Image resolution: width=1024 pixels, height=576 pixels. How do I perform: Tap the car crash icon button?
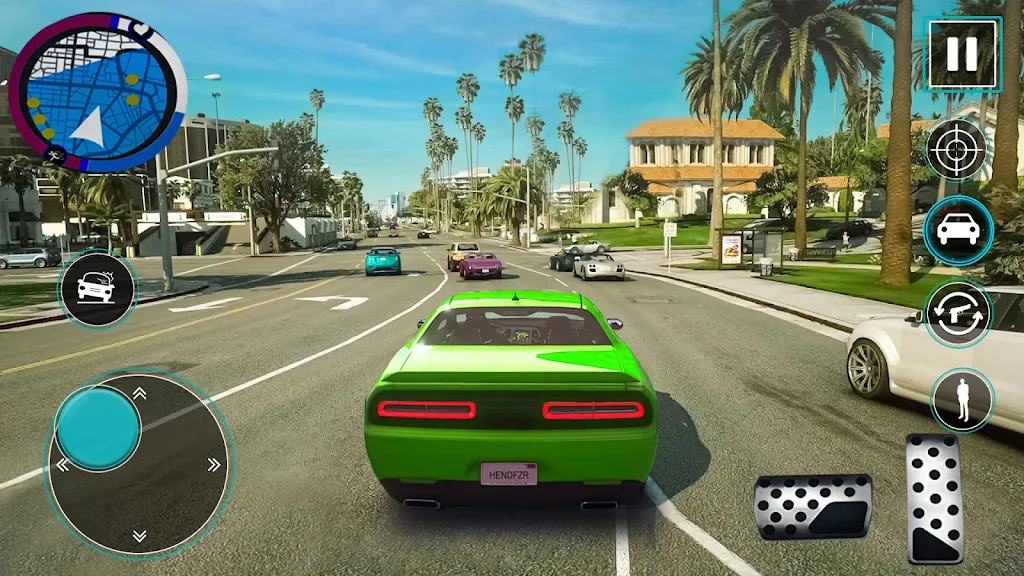[97, 289]
